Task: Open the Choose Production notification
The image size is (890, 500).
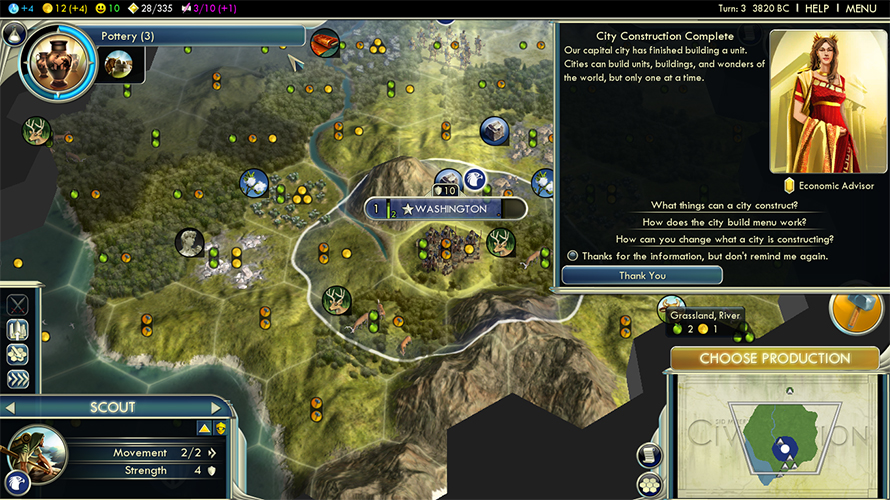Action: point(774,358)
